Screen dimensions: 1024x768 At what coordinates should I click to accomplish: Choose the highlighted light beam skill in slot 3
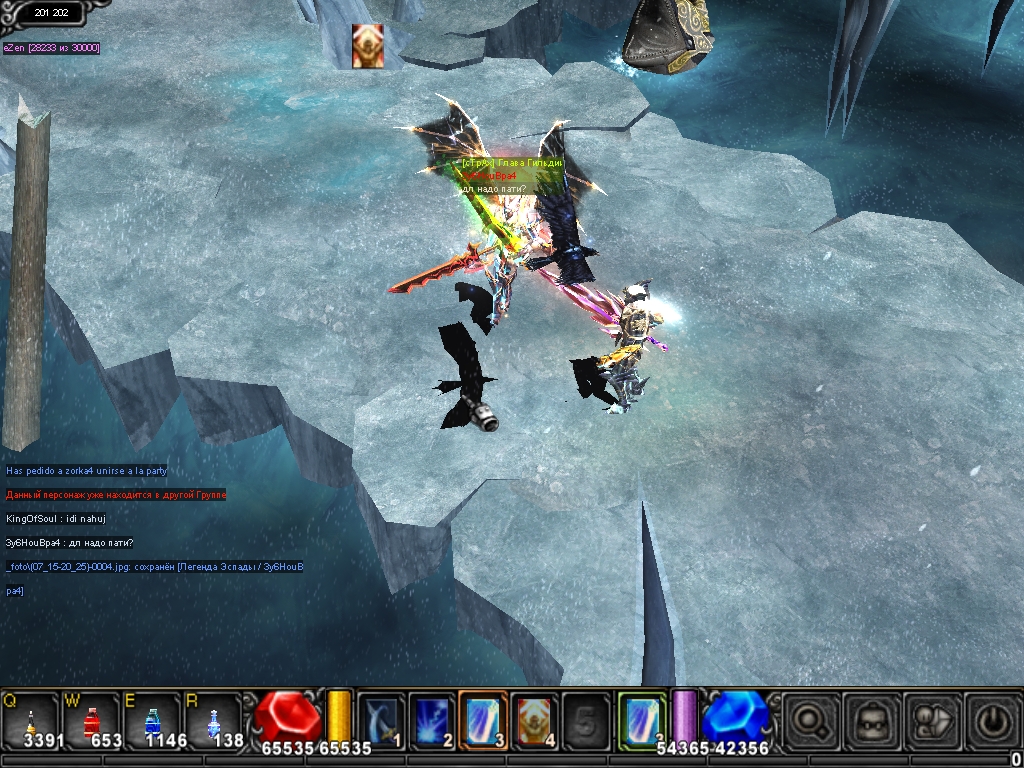point(483,719)
